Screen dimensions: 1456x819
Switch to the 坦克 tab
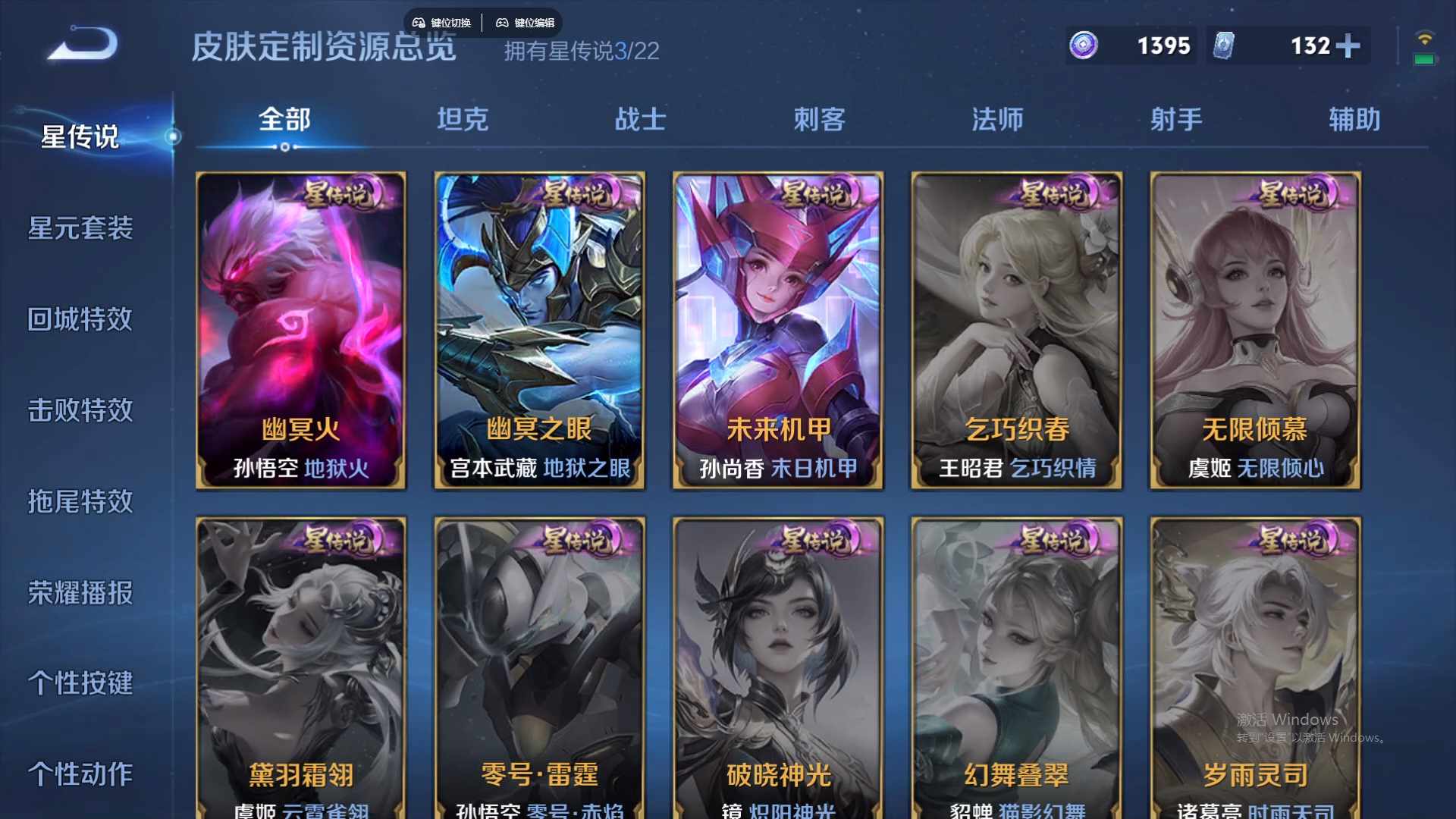click(x=463, y=119)
